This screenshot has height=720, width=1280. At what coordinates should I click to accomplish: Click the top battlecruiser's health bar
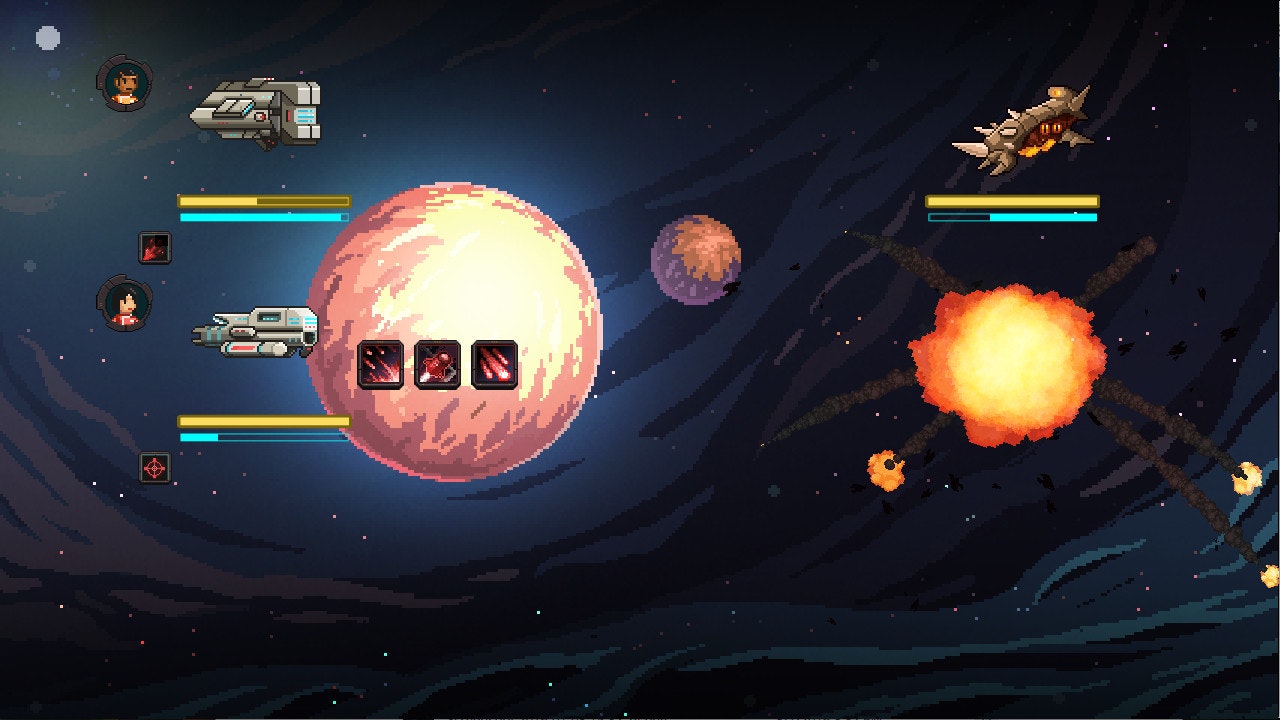pos(258,199)
